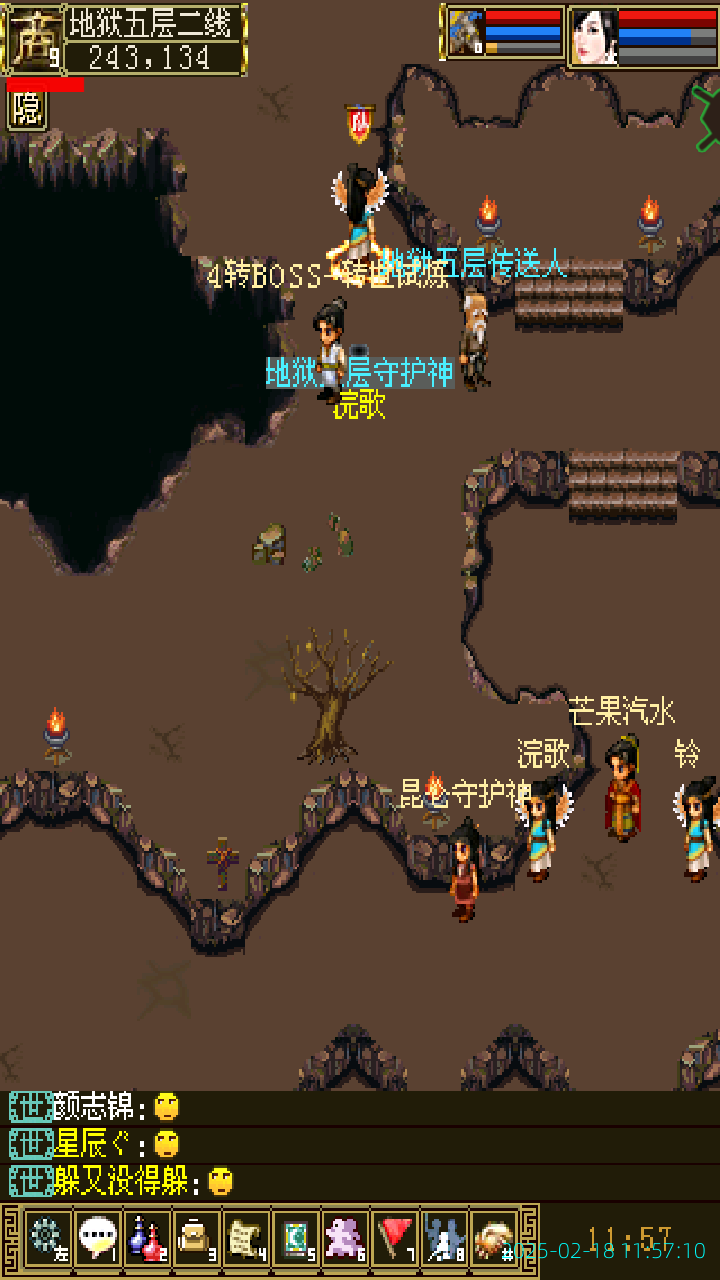720x1280 pixels.
Task: Use the red and blue potions slot
Action: point(147,1240)
